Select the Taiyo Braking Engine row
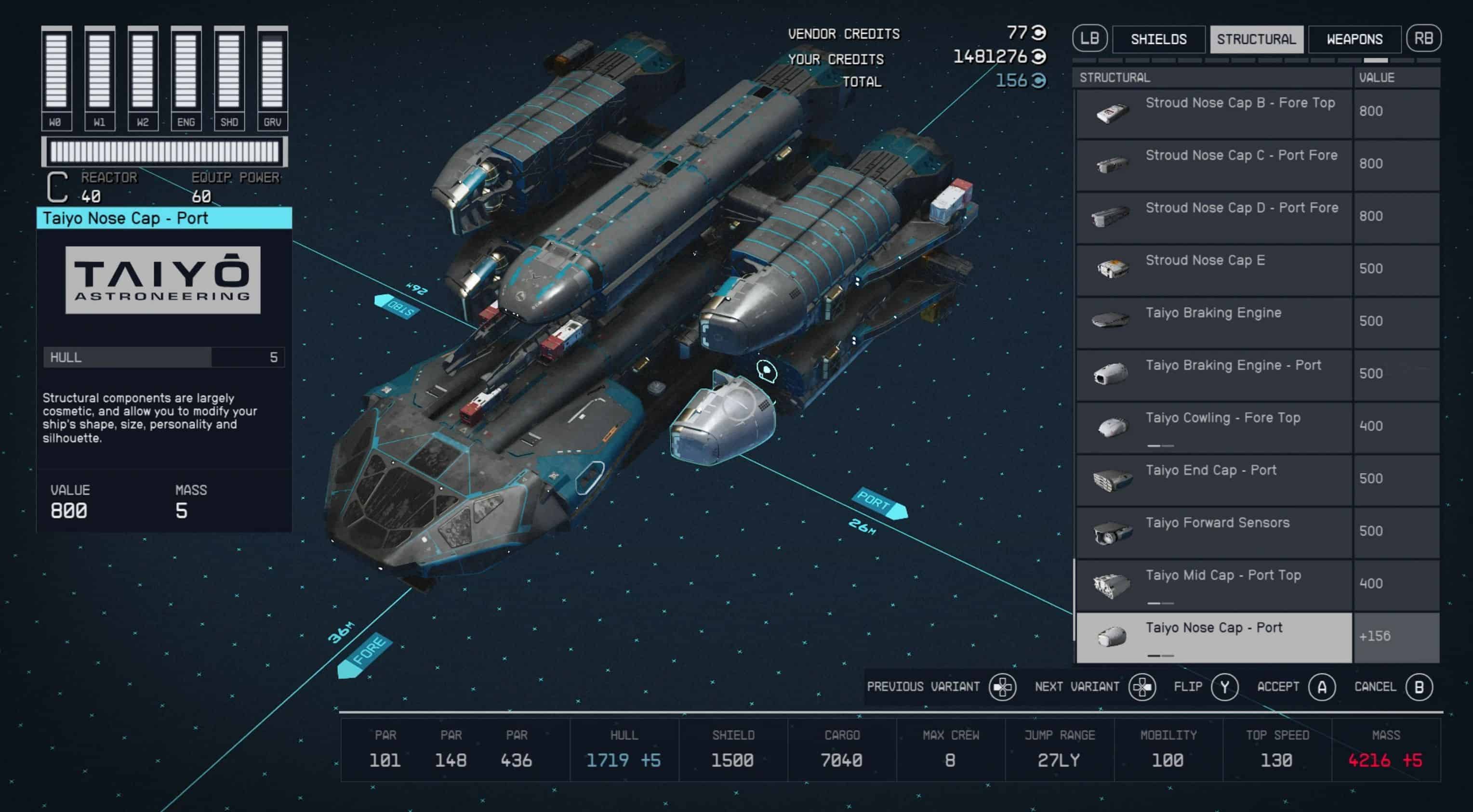This screenshot has height=812, width=1473. tap(1214, 322)
